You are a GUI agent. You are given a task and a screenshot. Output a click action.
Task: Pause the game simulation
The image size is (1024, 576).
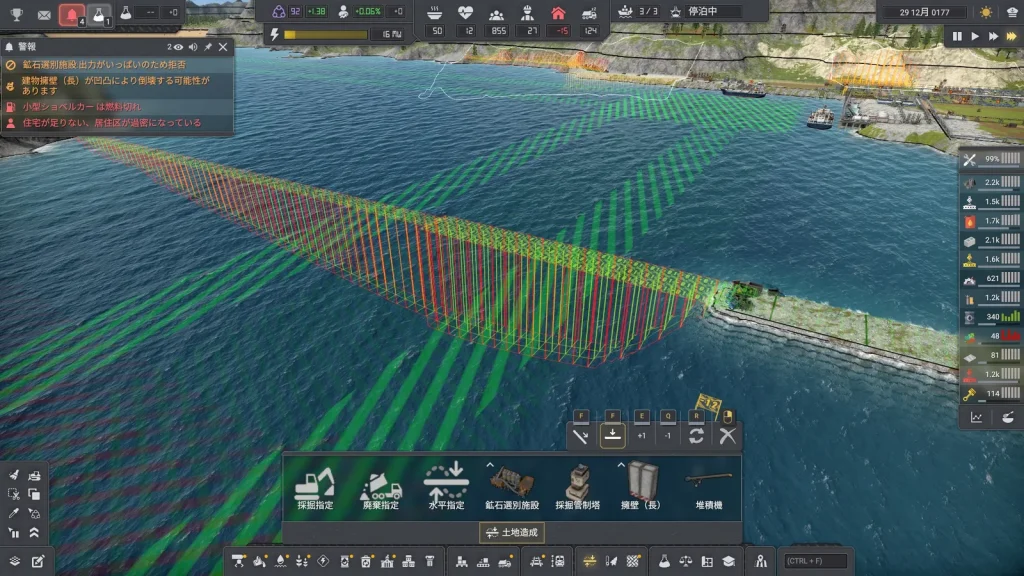click(957, 36)
